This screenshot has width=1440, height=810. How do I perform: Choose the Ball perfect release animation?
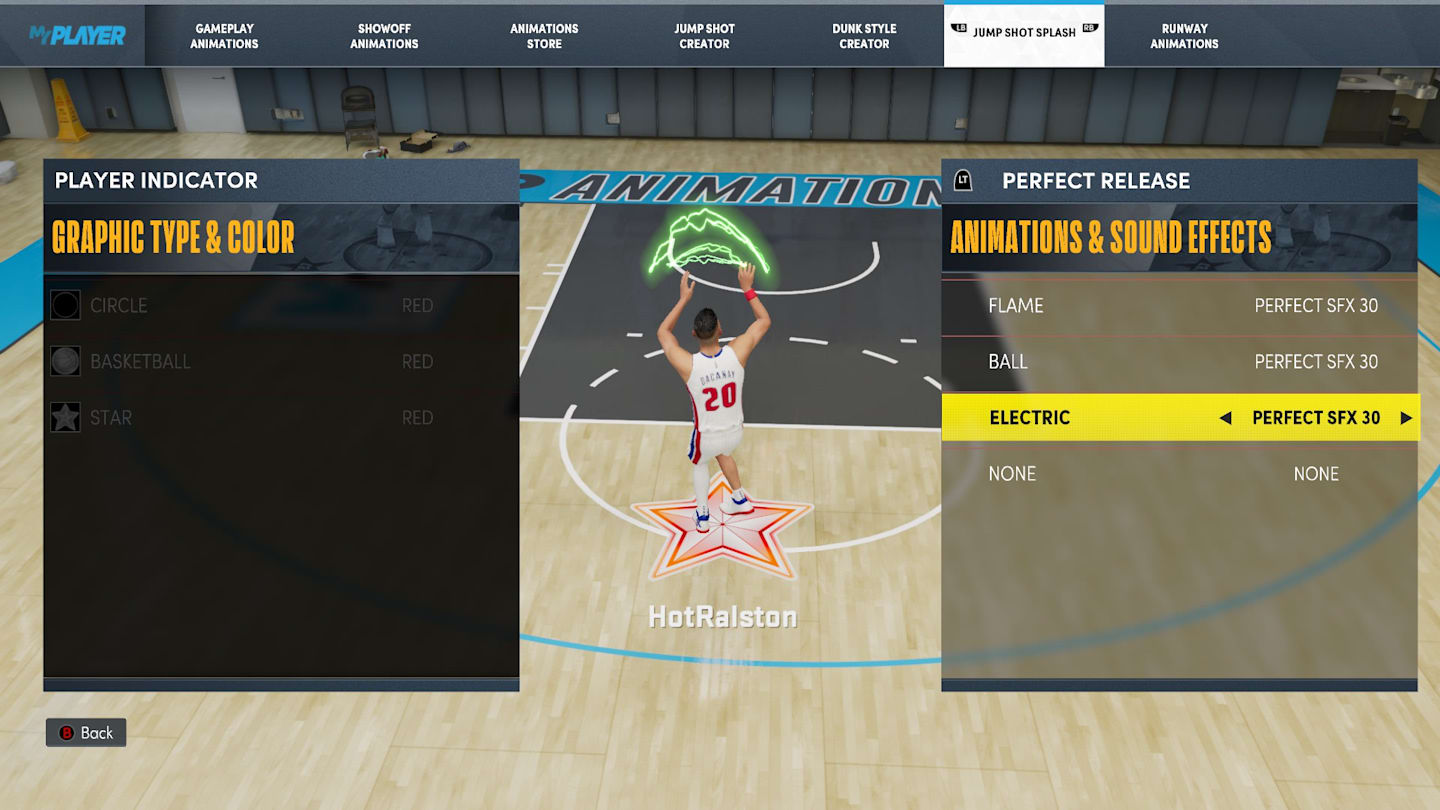(x=1180, y=362)
